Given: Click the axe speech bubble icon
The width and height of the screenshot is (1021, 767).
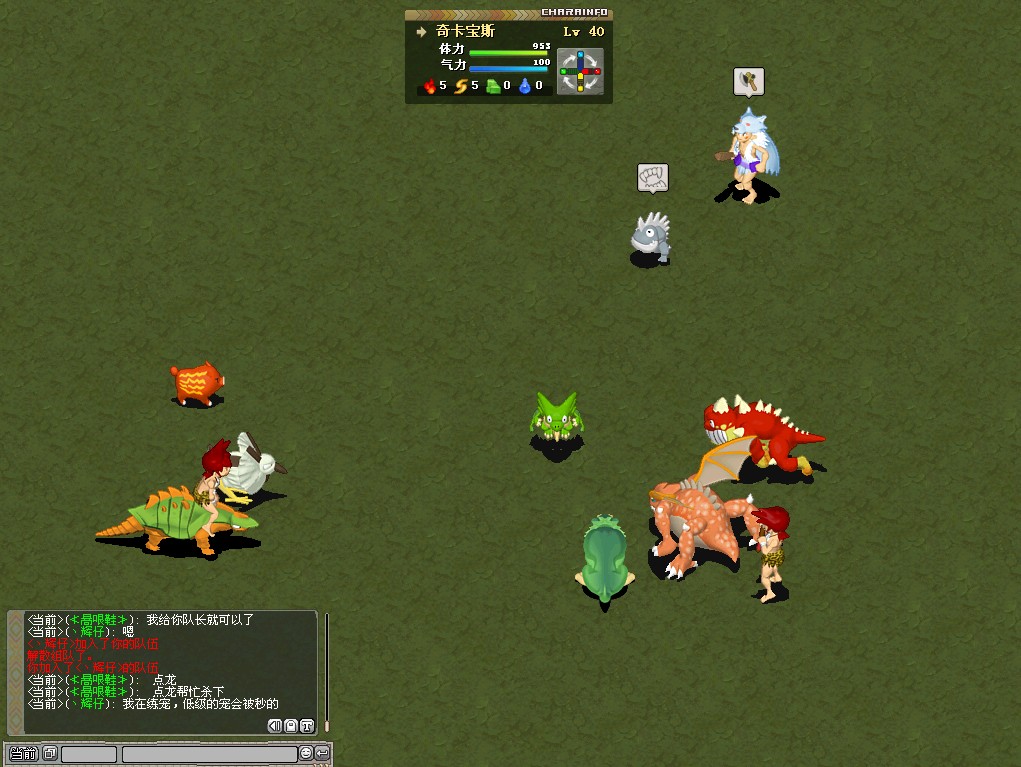Looking at the screenshot, I should [x=748, y=81].
